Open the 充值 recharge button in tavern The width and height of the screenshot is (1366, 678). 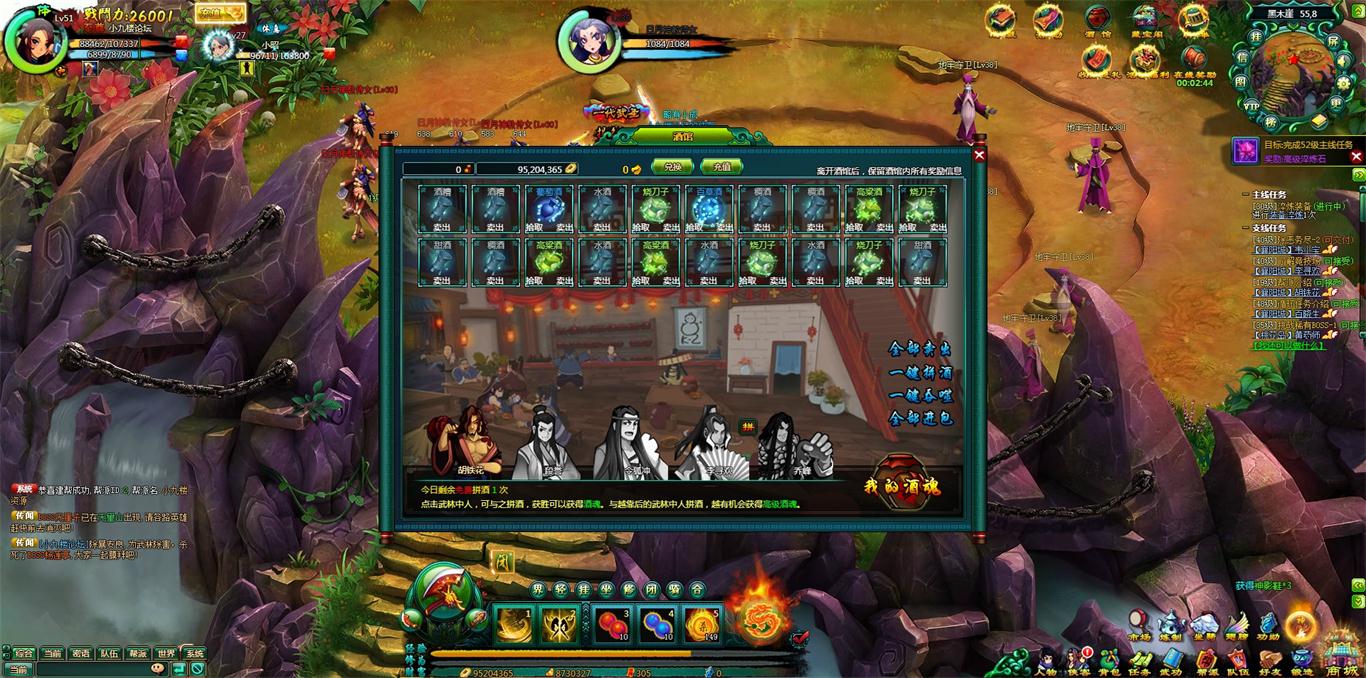(x=722, y=168)
